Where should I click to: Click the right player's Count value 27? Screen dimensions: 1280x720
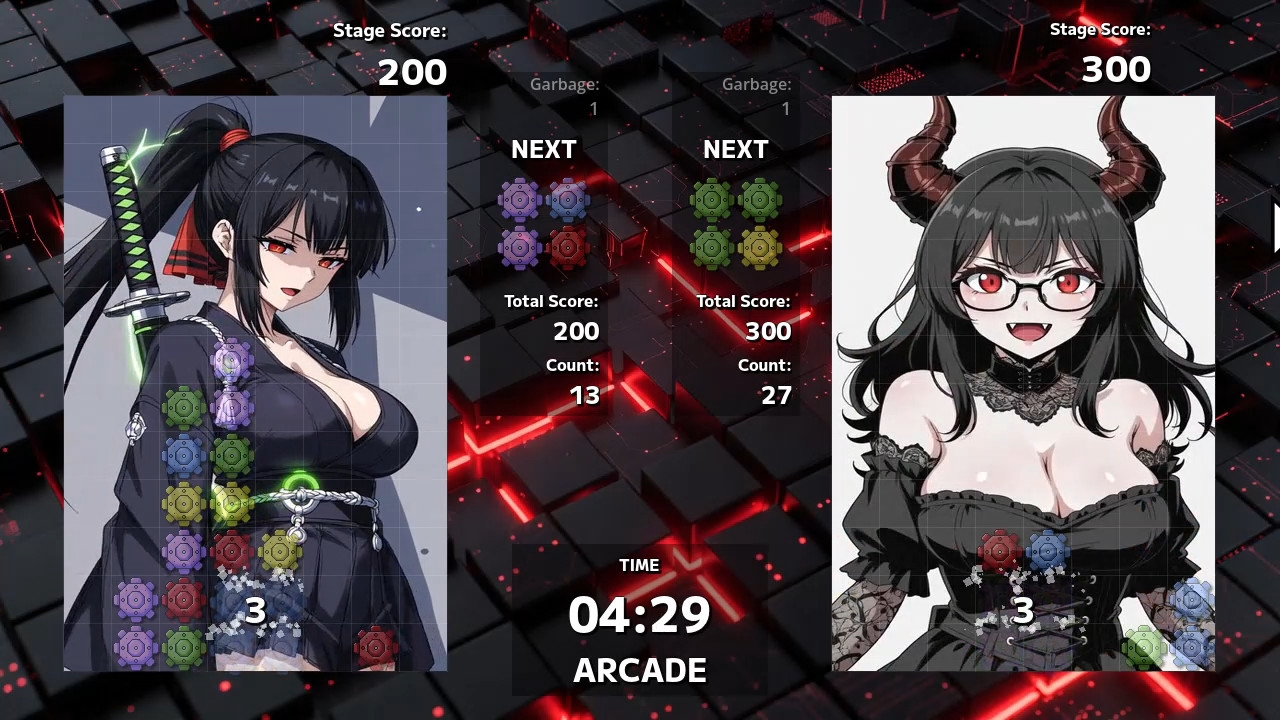click(x=776, y=395)
